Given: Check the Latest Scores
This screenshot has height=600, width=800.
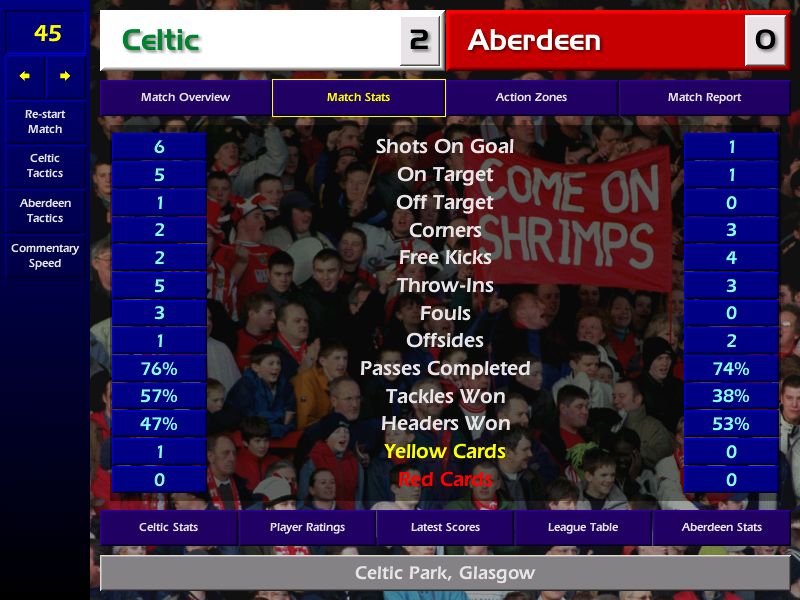Looking at the screenshot, I should pyautogui.click(x=445, y=527).
